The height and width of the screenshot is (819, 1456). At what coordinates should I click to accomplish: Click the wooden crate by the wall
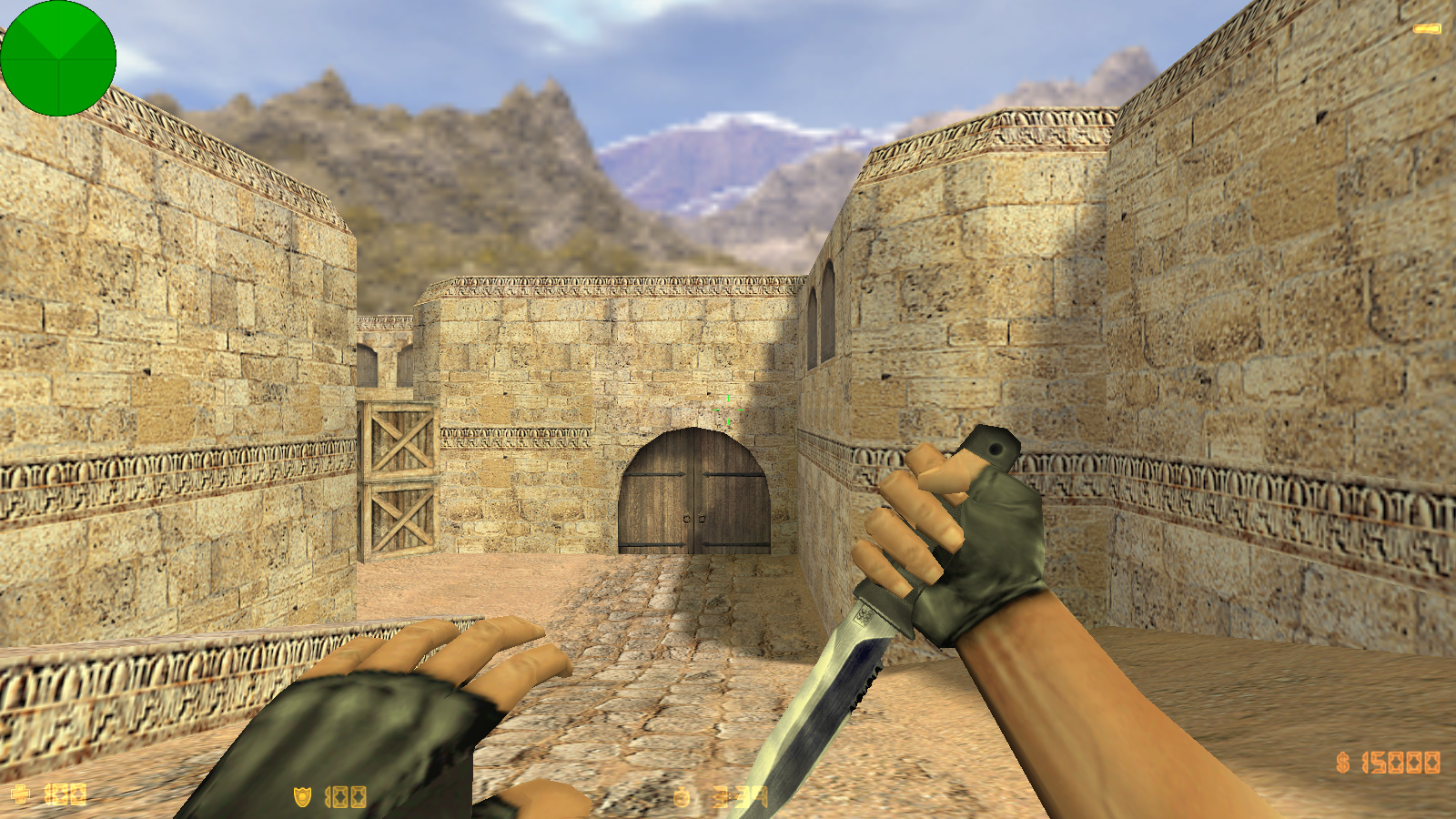(x=399, y=473)
